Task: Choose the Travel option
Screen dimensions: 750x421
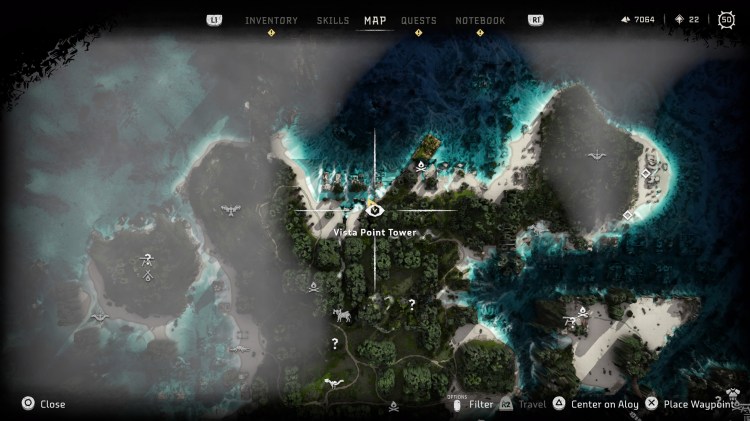Action: (x=525, y=404)
